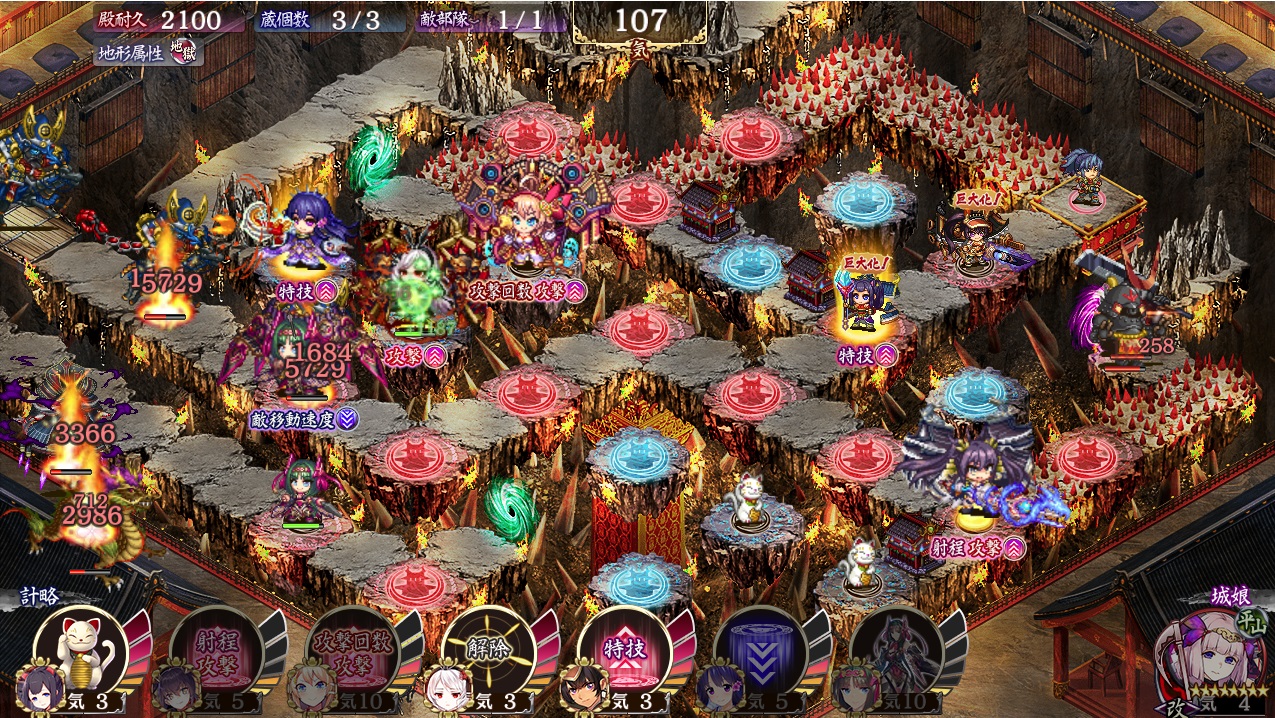This screenshot has width=1275, height=718.
Task: Choose the dark armored warrior stratagem
Action: (896, 650)
